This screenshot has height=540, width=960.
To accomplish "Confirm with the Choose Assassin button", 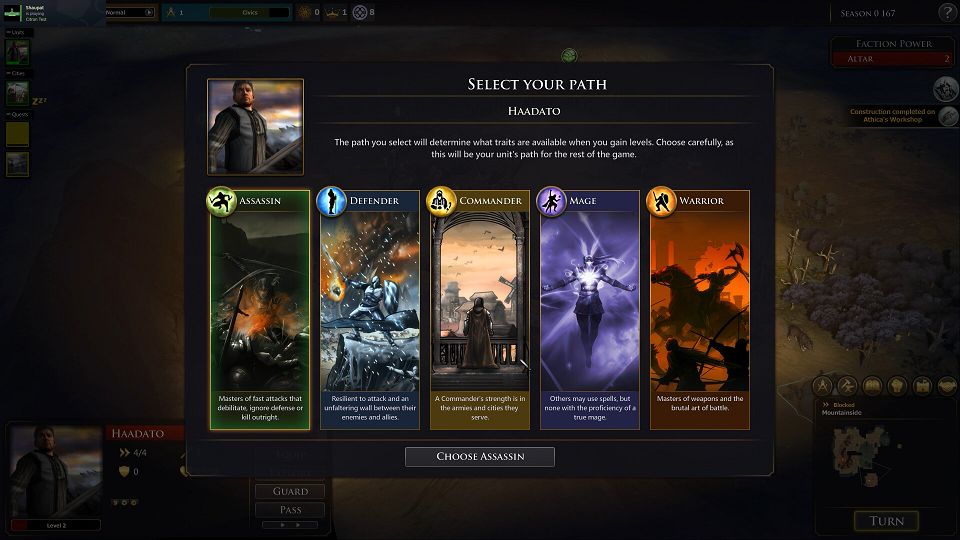I will pos(479,457).
